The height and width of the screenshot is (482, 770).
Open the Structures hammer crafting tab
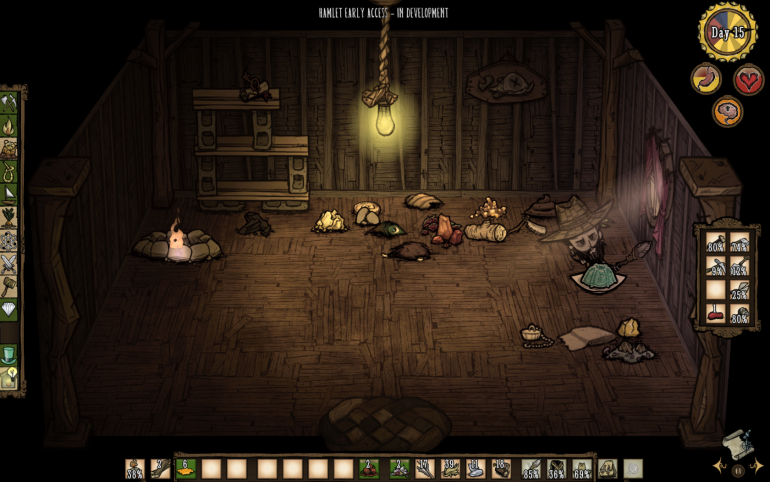pyautogui.click(x=9, y=286)
